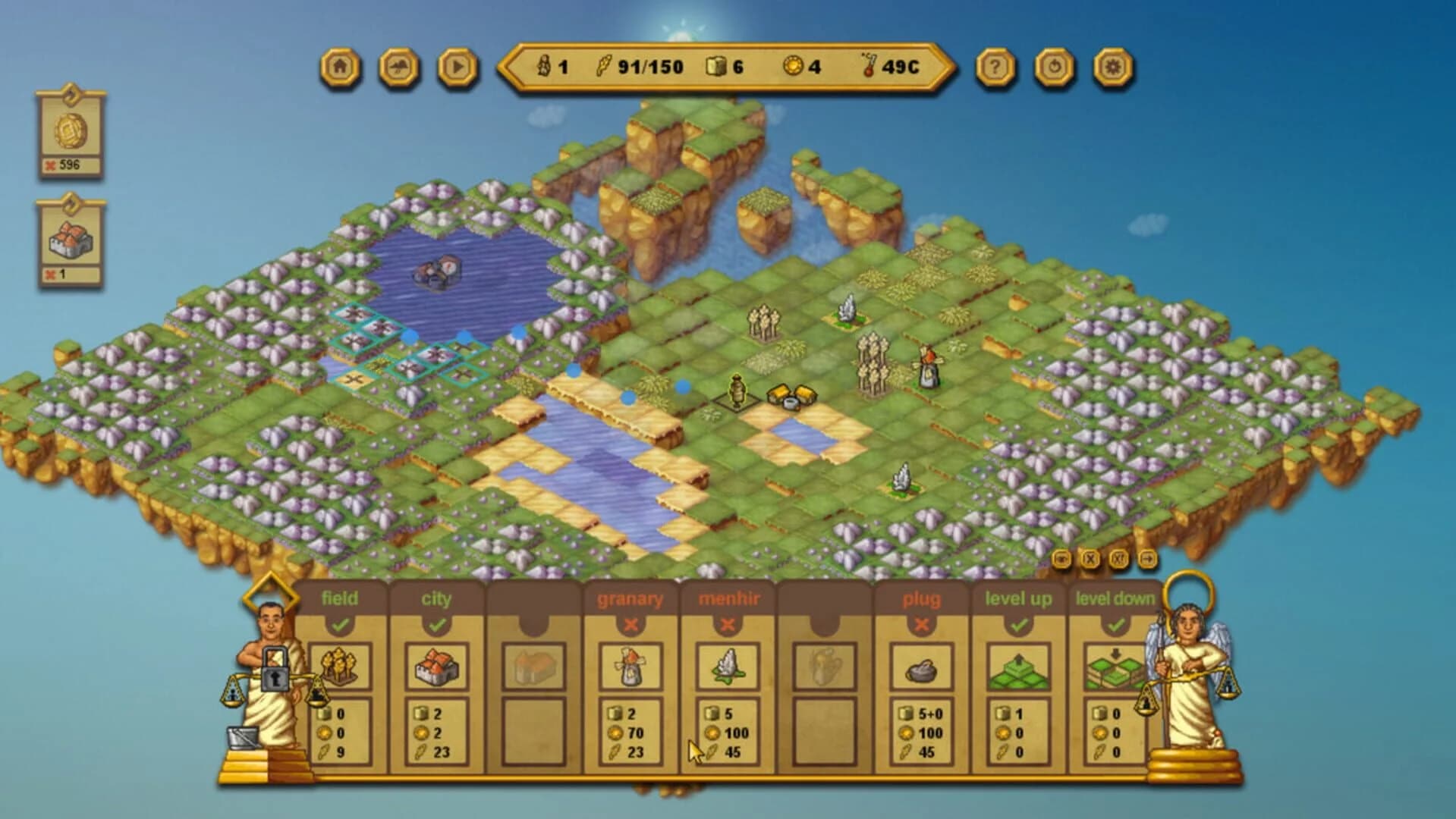
Task: Activate the Level Up terrain tool
Action: tap(1019, 669)
